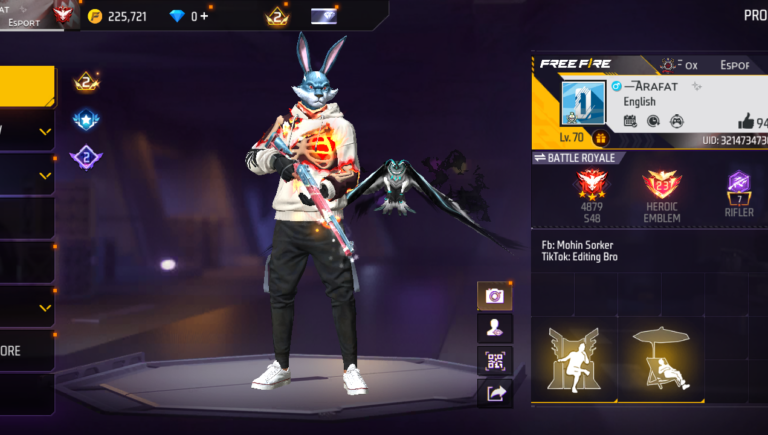Show the profile QR code
Screen dimensions: 768x435
(494, 360)
